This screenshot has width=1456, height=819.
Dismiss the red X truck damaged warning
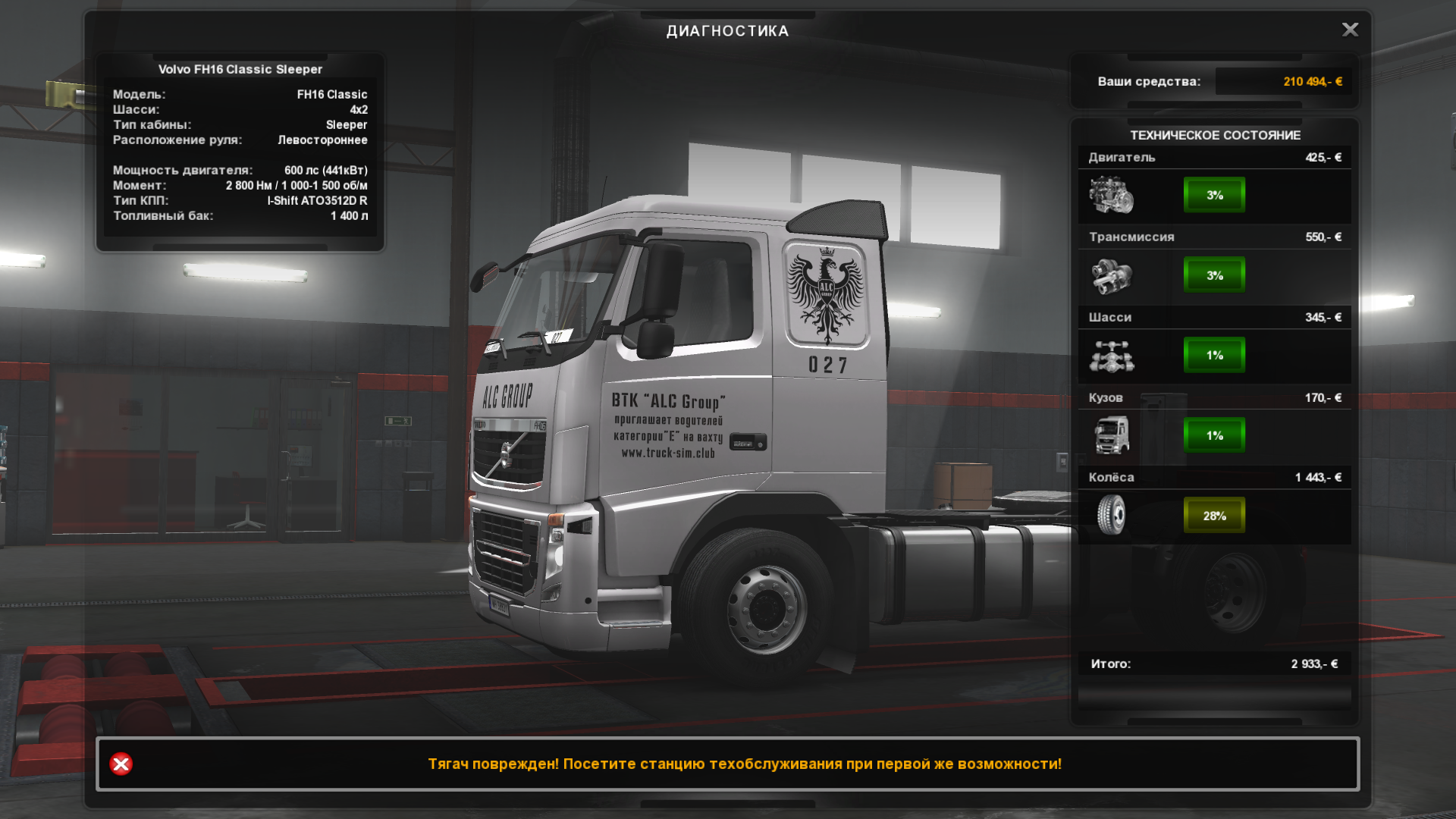(x=121, y=764)
